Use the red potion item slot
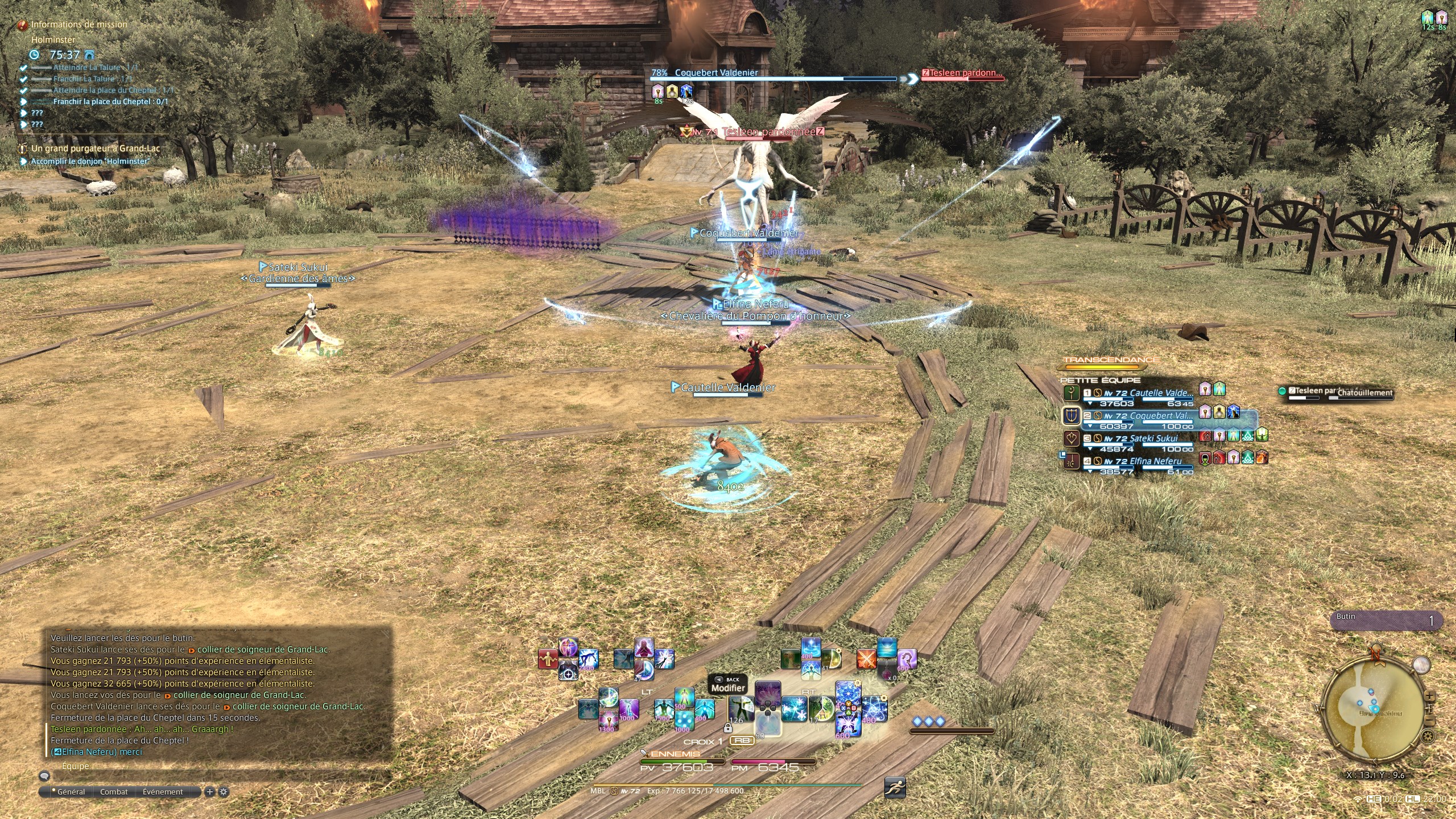The image size is (1456, 819). (887, 671)
